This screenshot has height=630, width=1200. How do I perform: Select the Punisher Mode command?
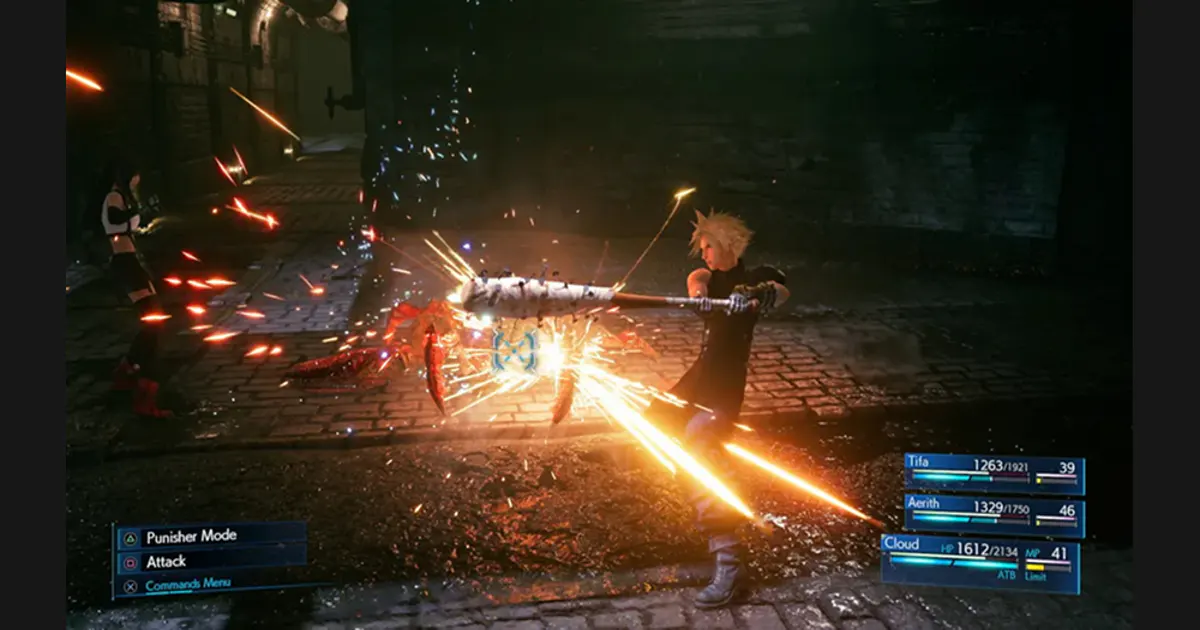tap(211, 537)
